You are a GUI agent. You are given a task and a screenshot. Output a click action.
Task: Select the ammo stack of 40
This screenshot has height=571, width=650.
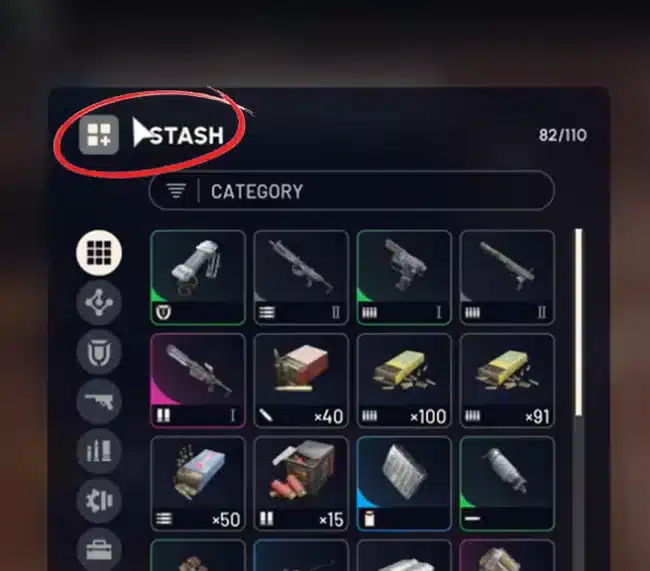pyautogui.click(x=301, y=380)
